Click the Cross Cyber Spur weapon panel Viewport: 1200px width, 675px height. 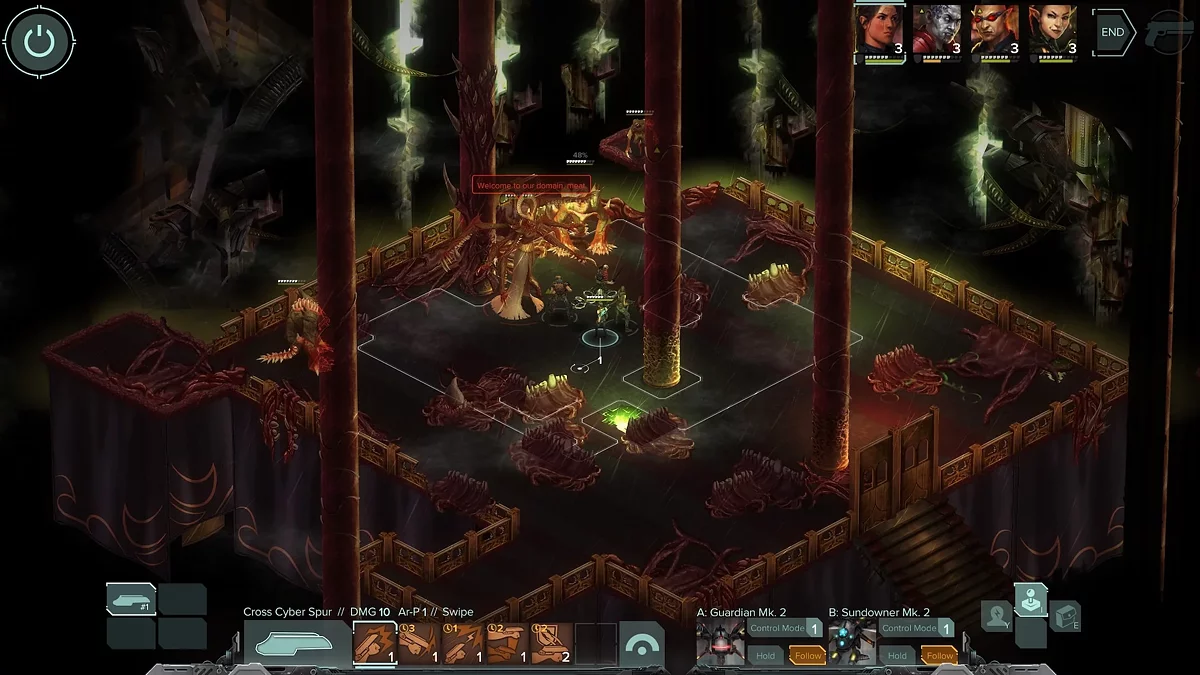point(297,644)
